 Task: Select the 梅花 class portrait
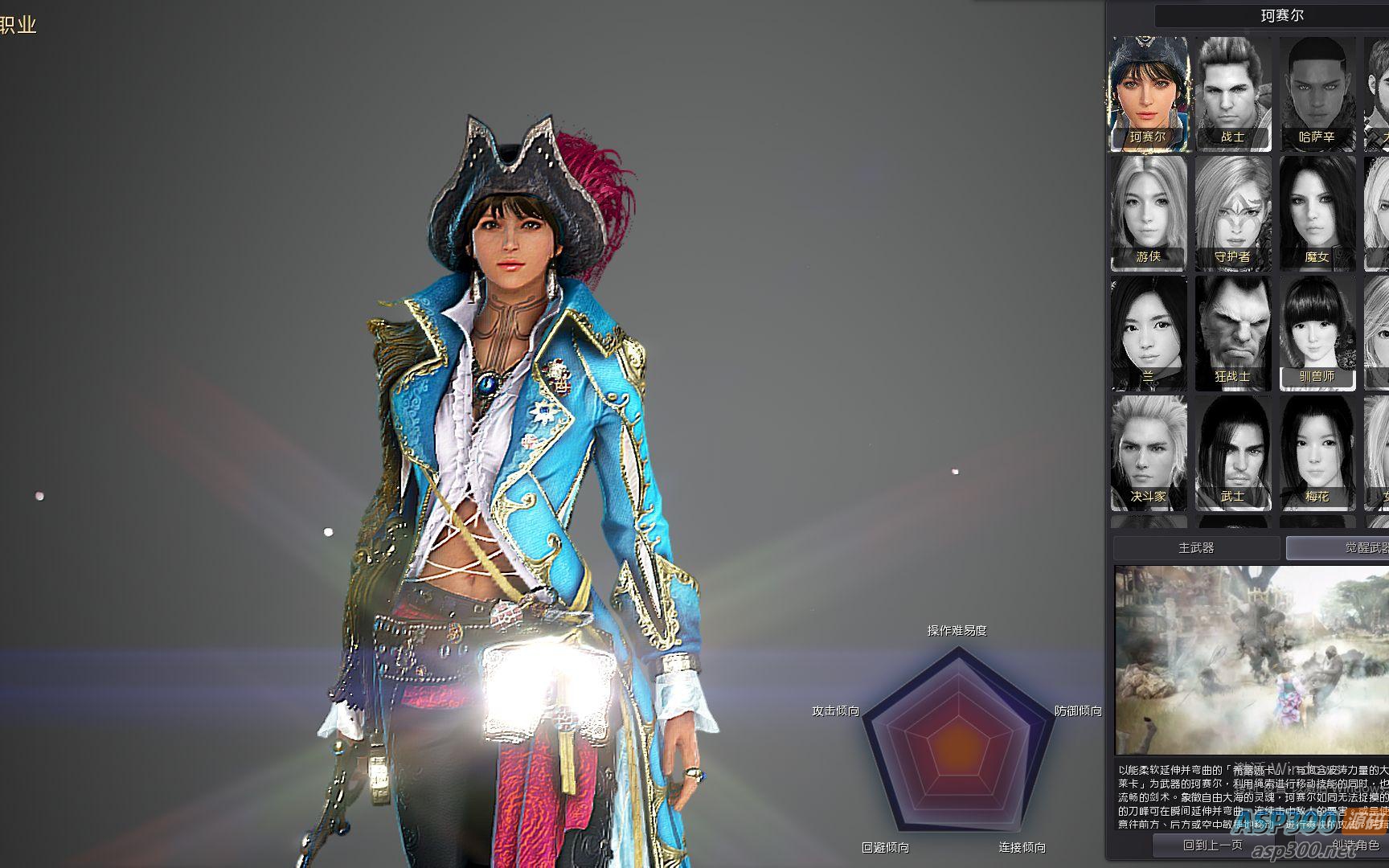(1317, 452)
